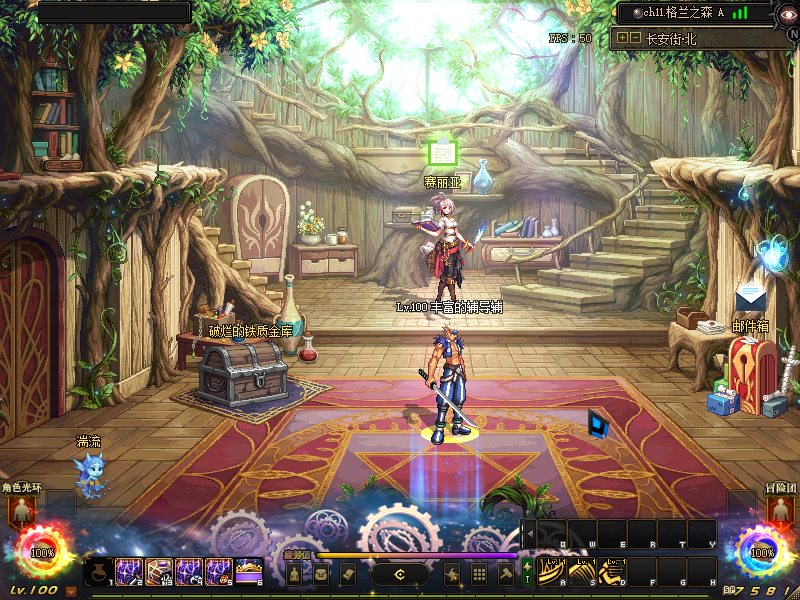Open the inventory bag button
800x600 pixels.
coord(321,574)
